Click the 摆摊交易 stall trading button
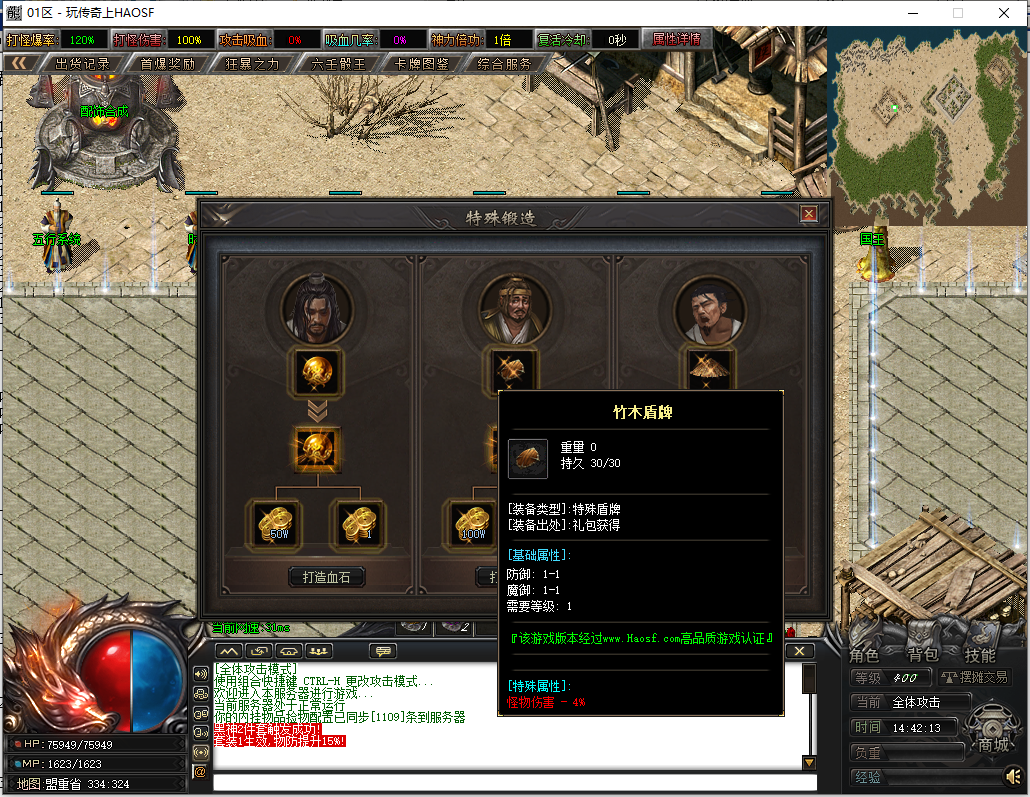The height and width of the screenshot is (797, 1030). [x=975, y=678]
